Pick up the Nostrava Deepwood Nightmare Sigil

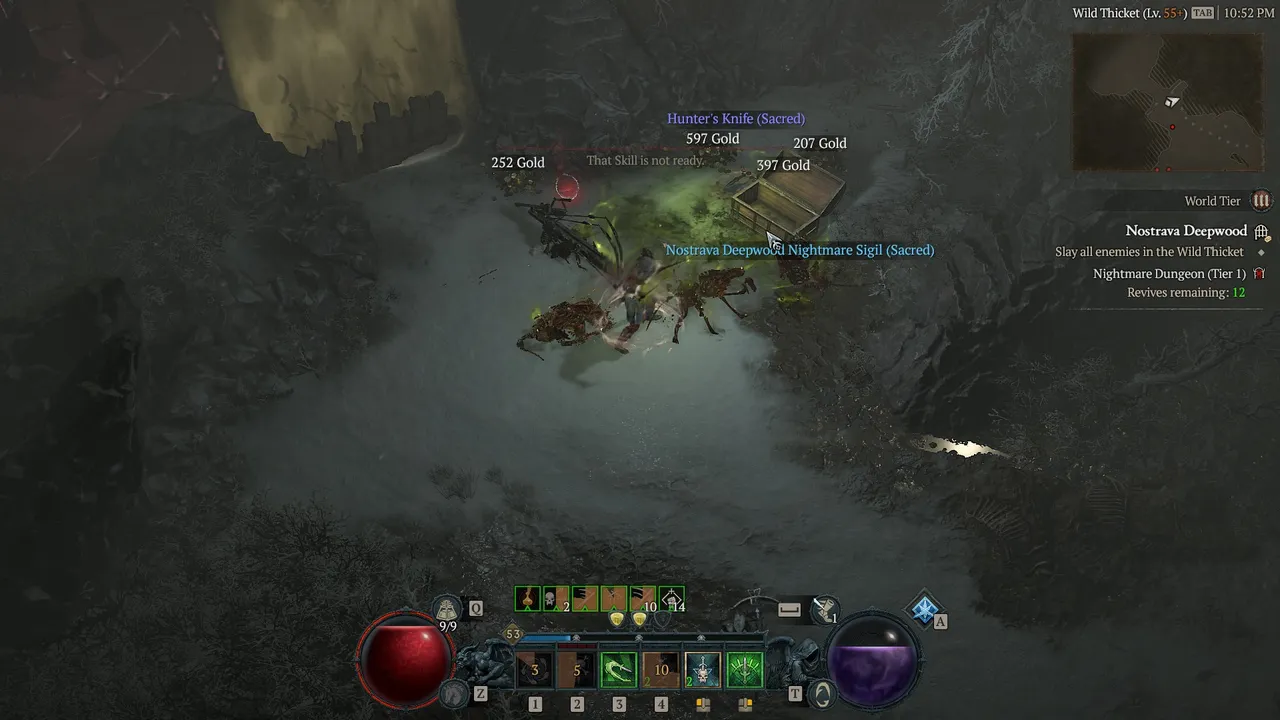coord(800,250)
